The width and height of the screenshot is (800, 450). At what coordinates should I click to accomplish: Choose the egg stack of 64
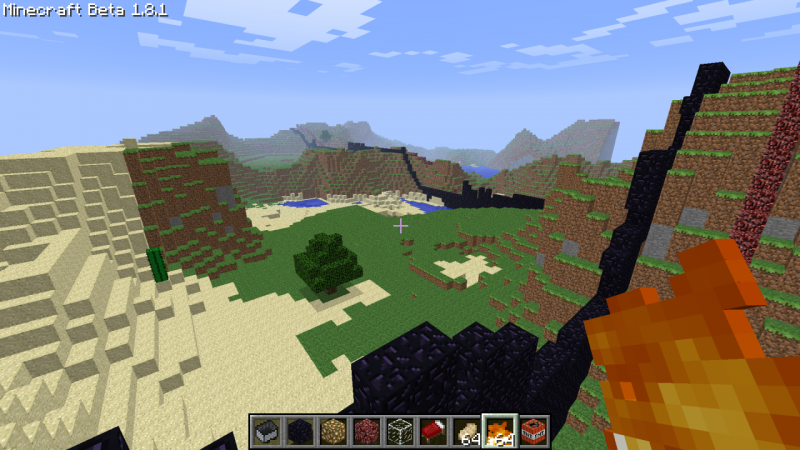click(467, 432)
